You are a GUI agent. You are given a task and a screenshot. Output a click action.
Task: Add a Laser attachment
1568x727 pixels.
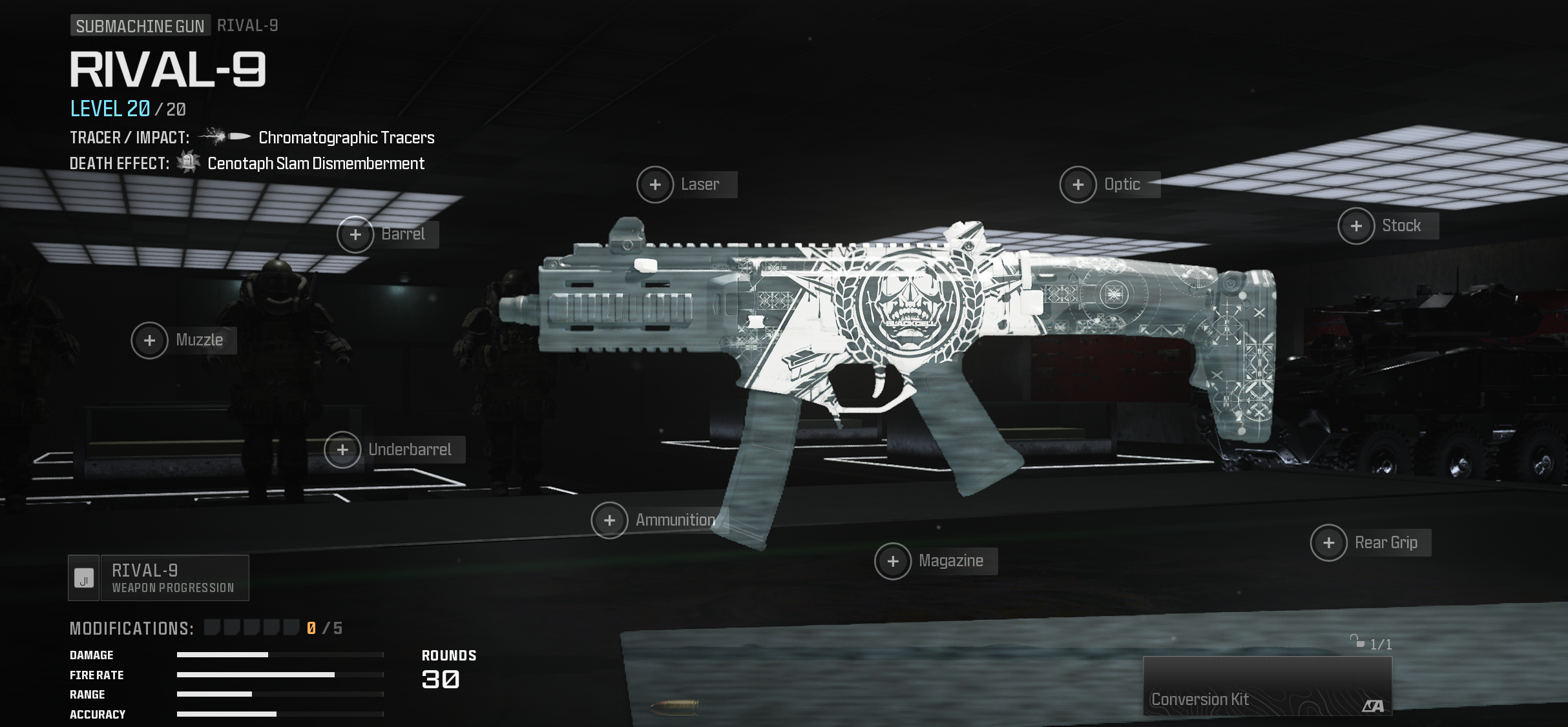click(x=656, y=185)
